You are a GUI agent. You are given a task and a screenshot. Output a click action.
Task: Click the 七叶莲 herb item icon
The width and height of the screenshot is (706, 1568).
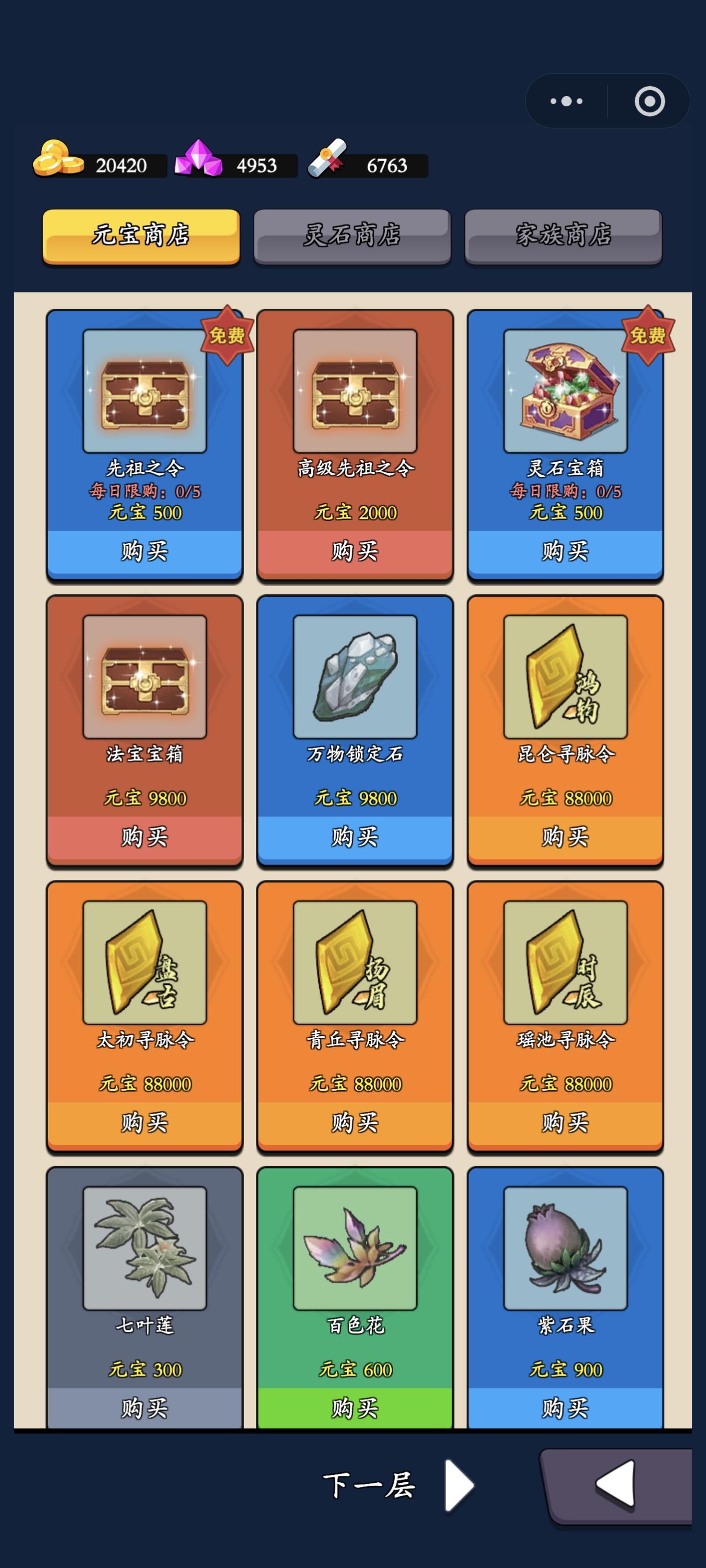(x=144, y=1248)
